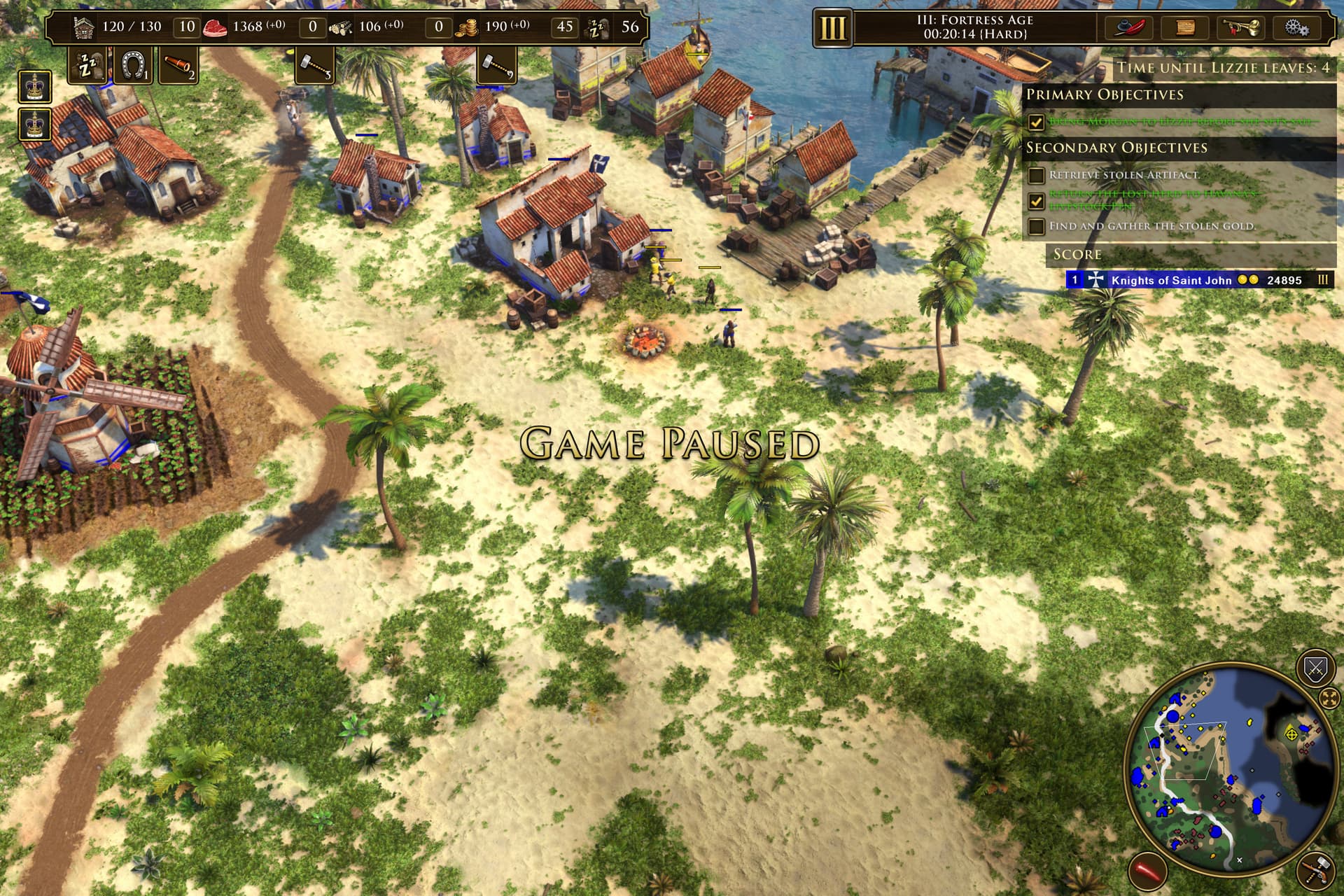Open the gear settings menu
1344x896 pixels.
[1297, 28]
